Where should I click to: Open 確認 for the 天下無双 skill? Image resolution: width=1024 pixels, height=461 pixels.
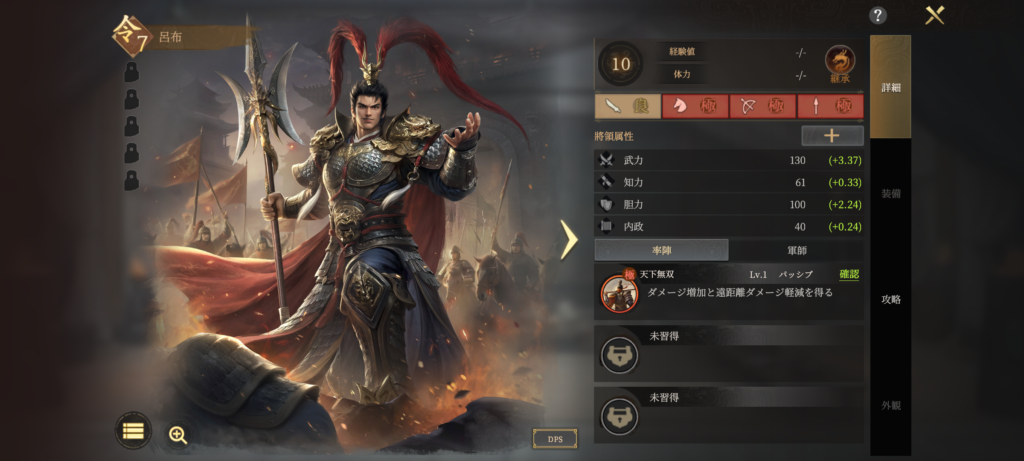(x=848, y=274)
